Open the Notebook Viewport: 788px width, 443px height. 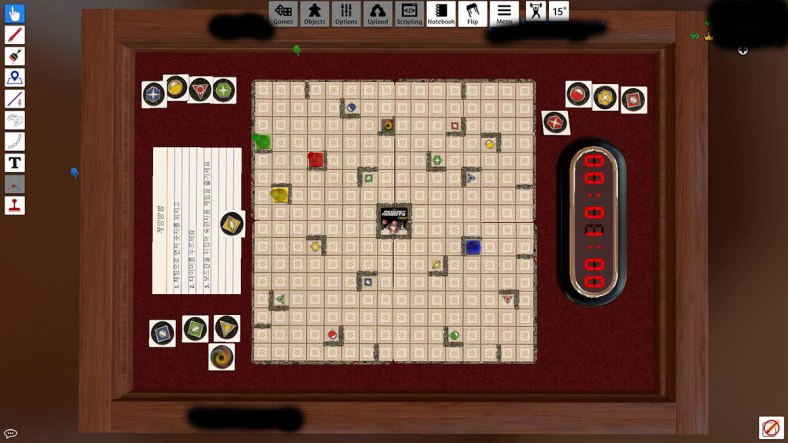pyautogui.click(x=441, y=13)
